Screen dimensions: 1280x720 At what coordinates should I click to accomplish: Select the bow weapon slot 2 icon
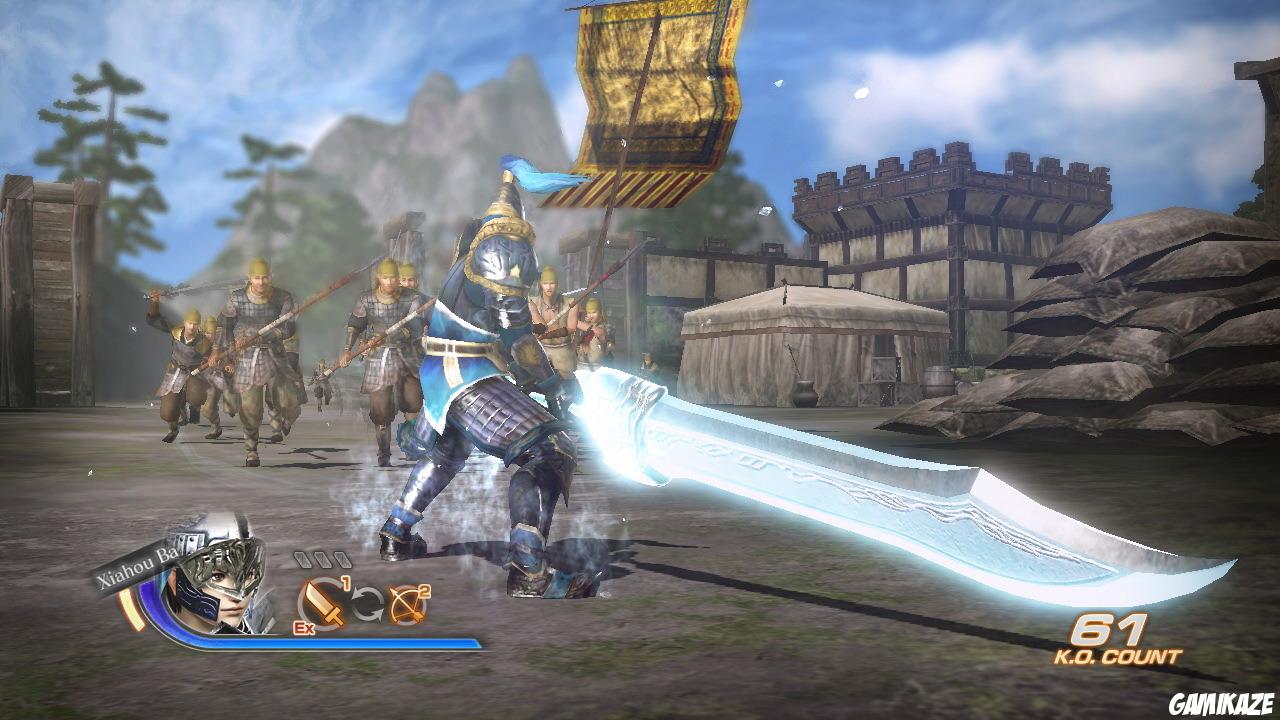[x=404, y=605]
